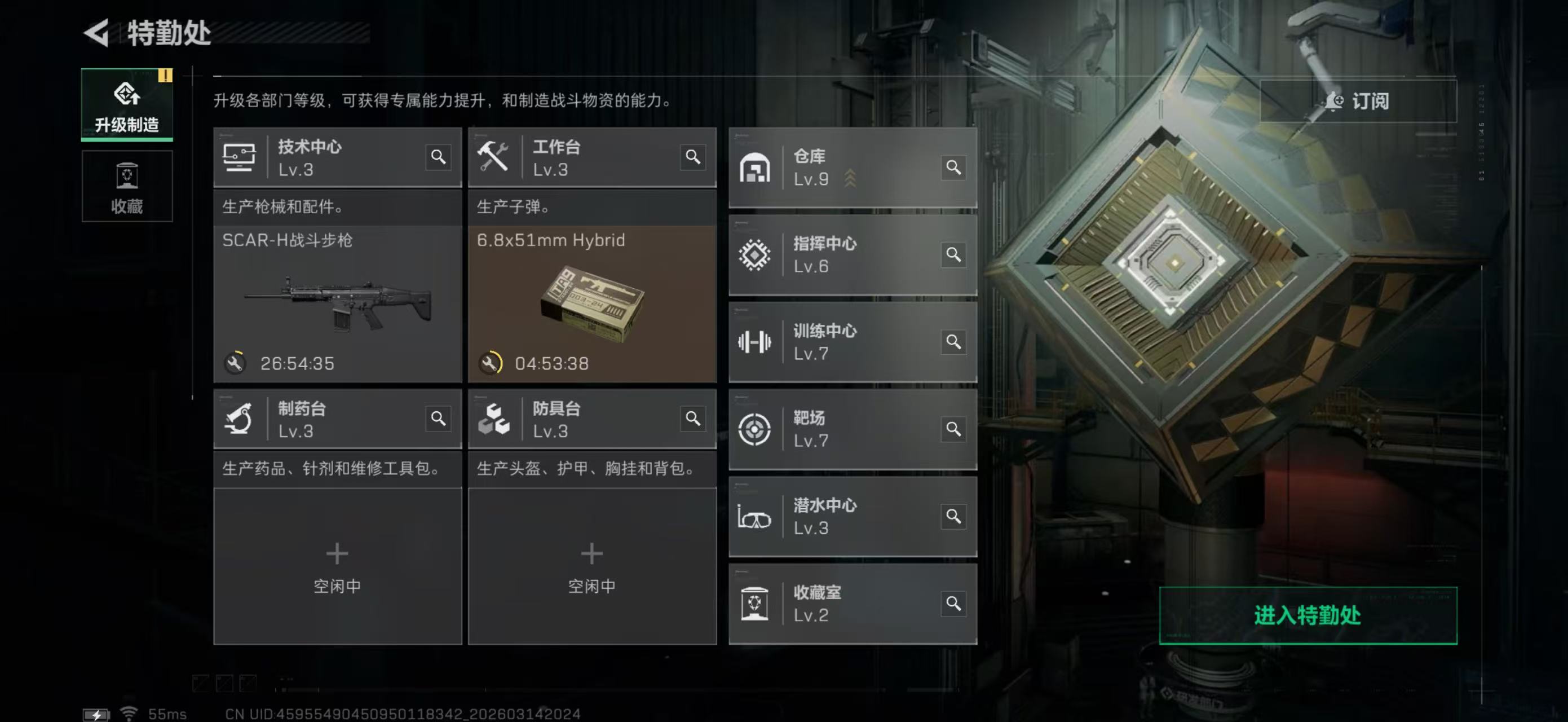Add a crafting job to idle 防具台 slot

click(591, 565)
